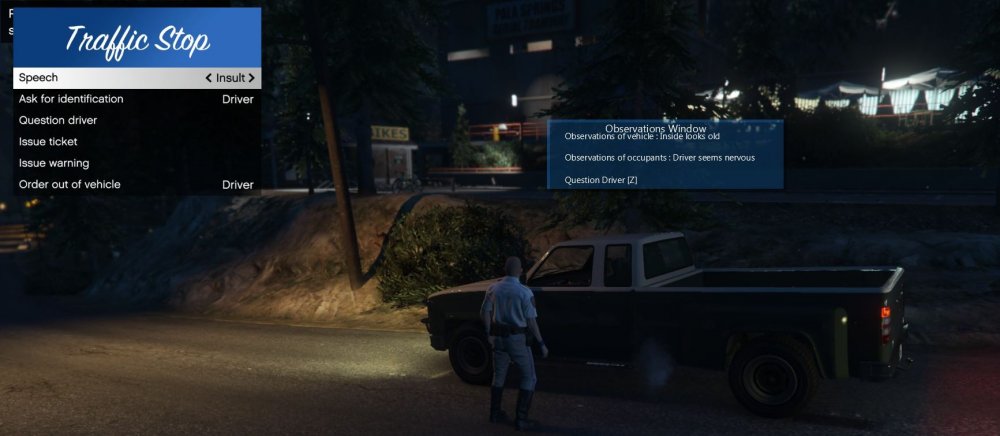Cycle Speech option with the right arrow
The width and height of the screenshot is (1000, 436).
(252, 78)
